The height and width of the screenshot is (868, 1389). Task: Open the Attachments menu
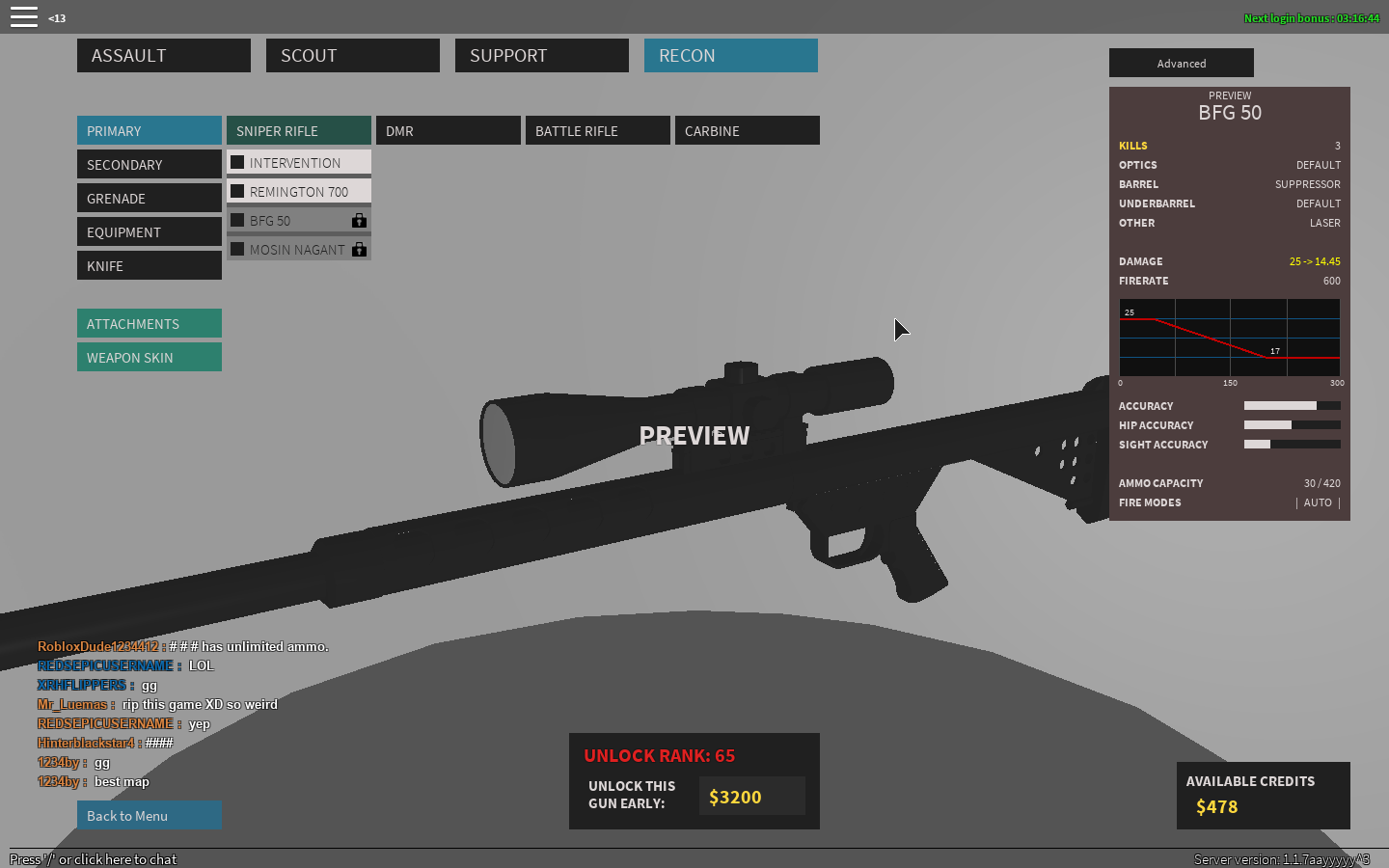[x=149, y=324]
